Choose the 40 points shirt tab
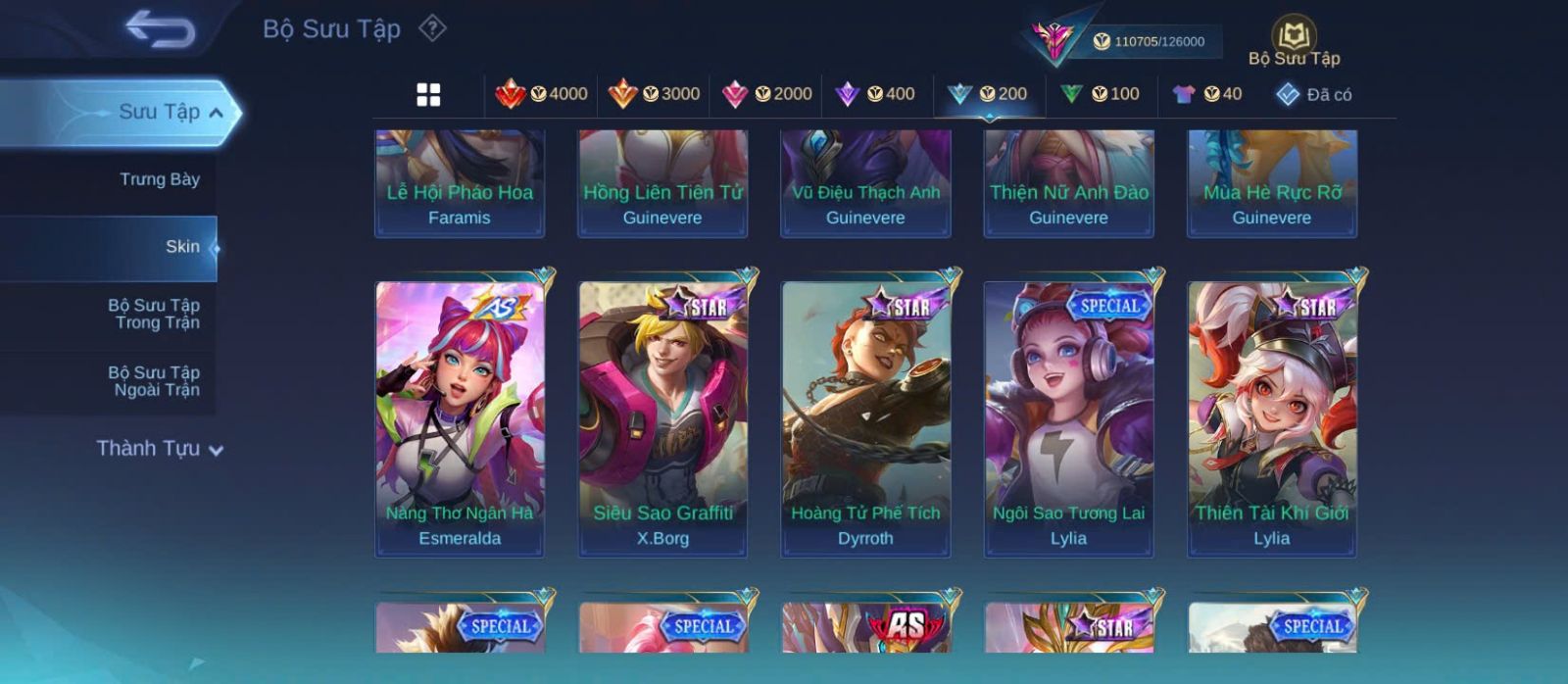Screen dimensions: 1568x684 tap(1207, 94)
